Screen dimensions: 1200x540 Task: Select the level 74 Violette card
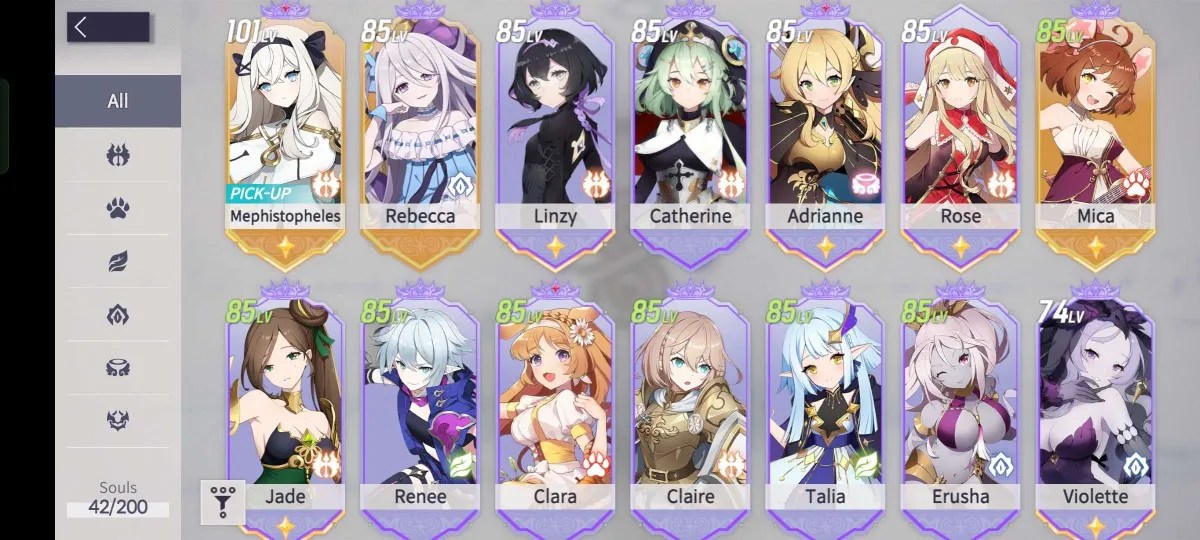1095,410
